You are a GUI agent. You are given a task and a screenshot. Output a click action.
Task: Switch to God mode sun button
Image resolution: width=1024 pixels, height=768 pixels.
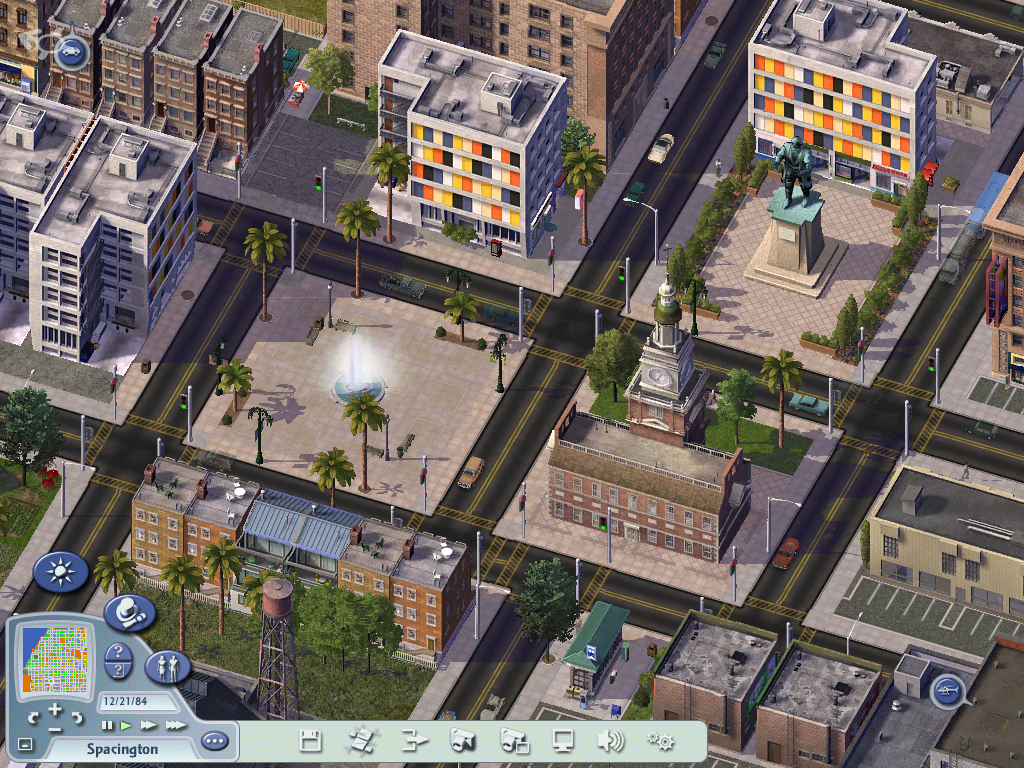pos(62,573)
